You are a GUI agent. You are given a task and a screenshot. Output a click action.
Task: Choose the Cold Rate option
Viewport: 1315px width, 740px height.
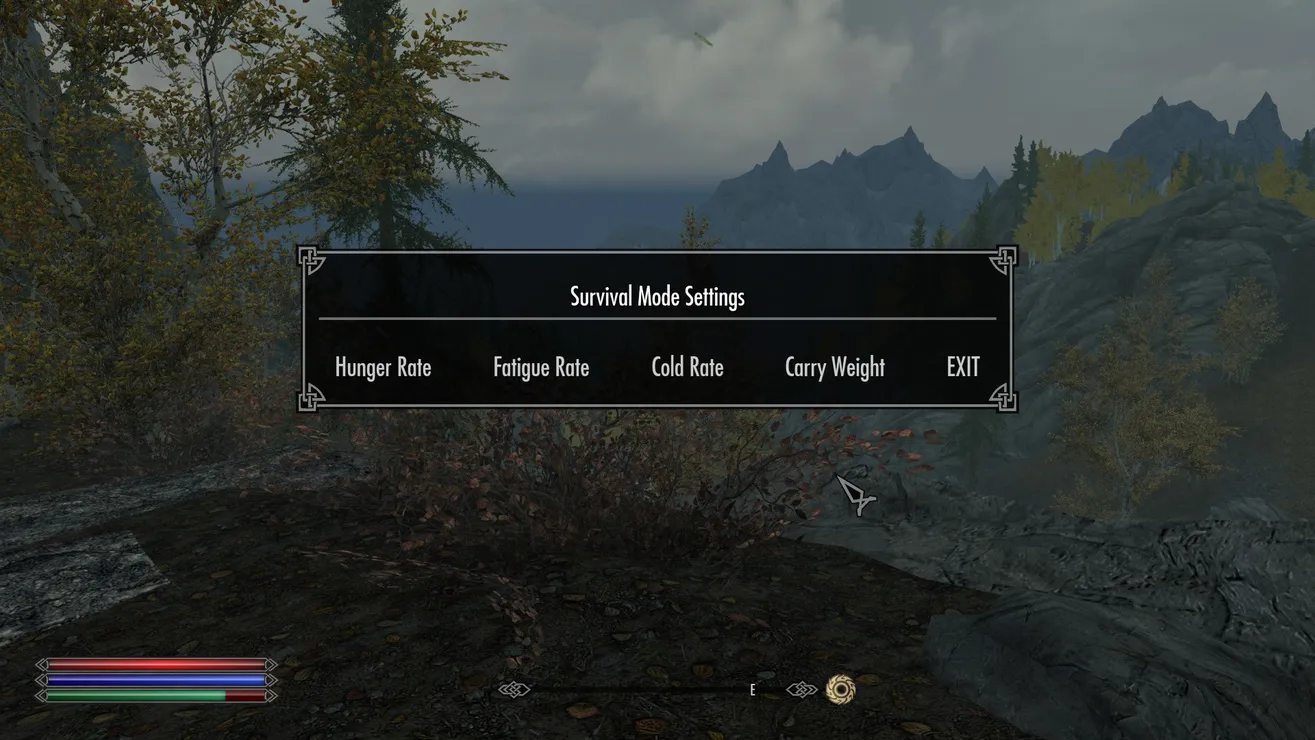pos(687,368)
